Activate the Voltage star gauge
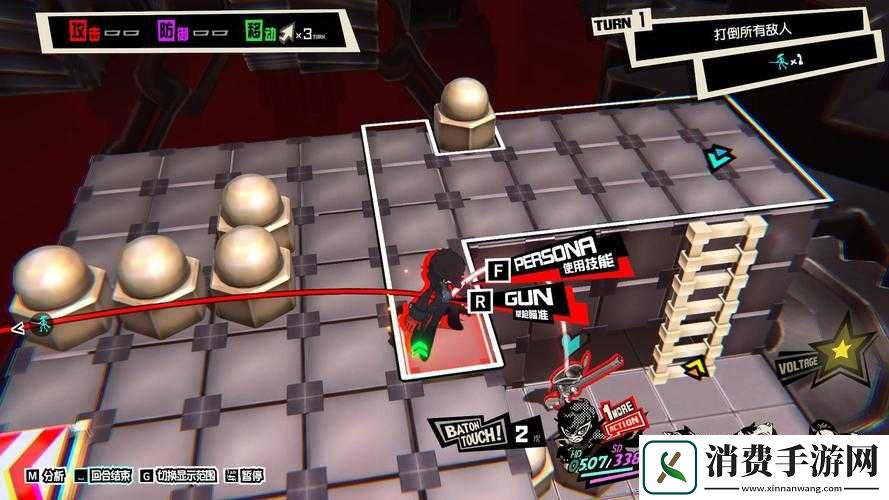Screen dimensions: 889x500 click(841, 349)
